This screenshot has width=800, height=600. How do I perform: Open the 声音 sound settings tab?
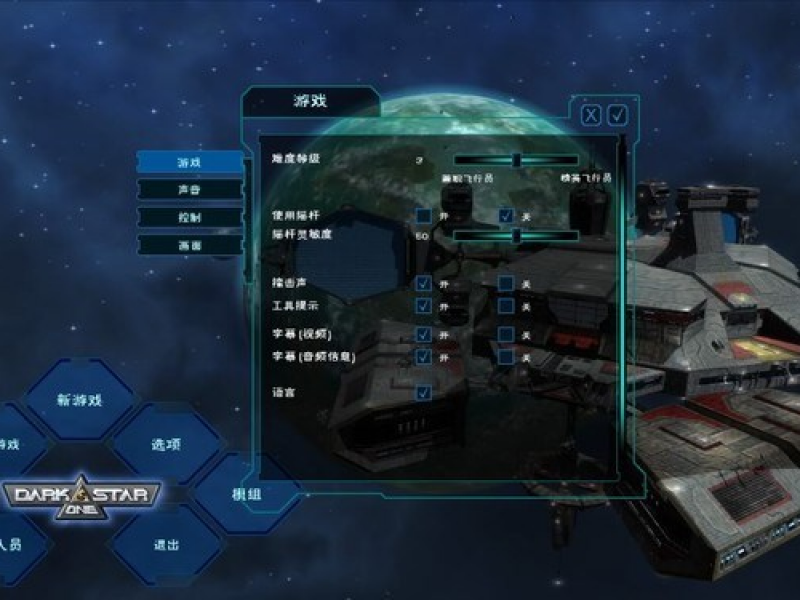[189, 189]
